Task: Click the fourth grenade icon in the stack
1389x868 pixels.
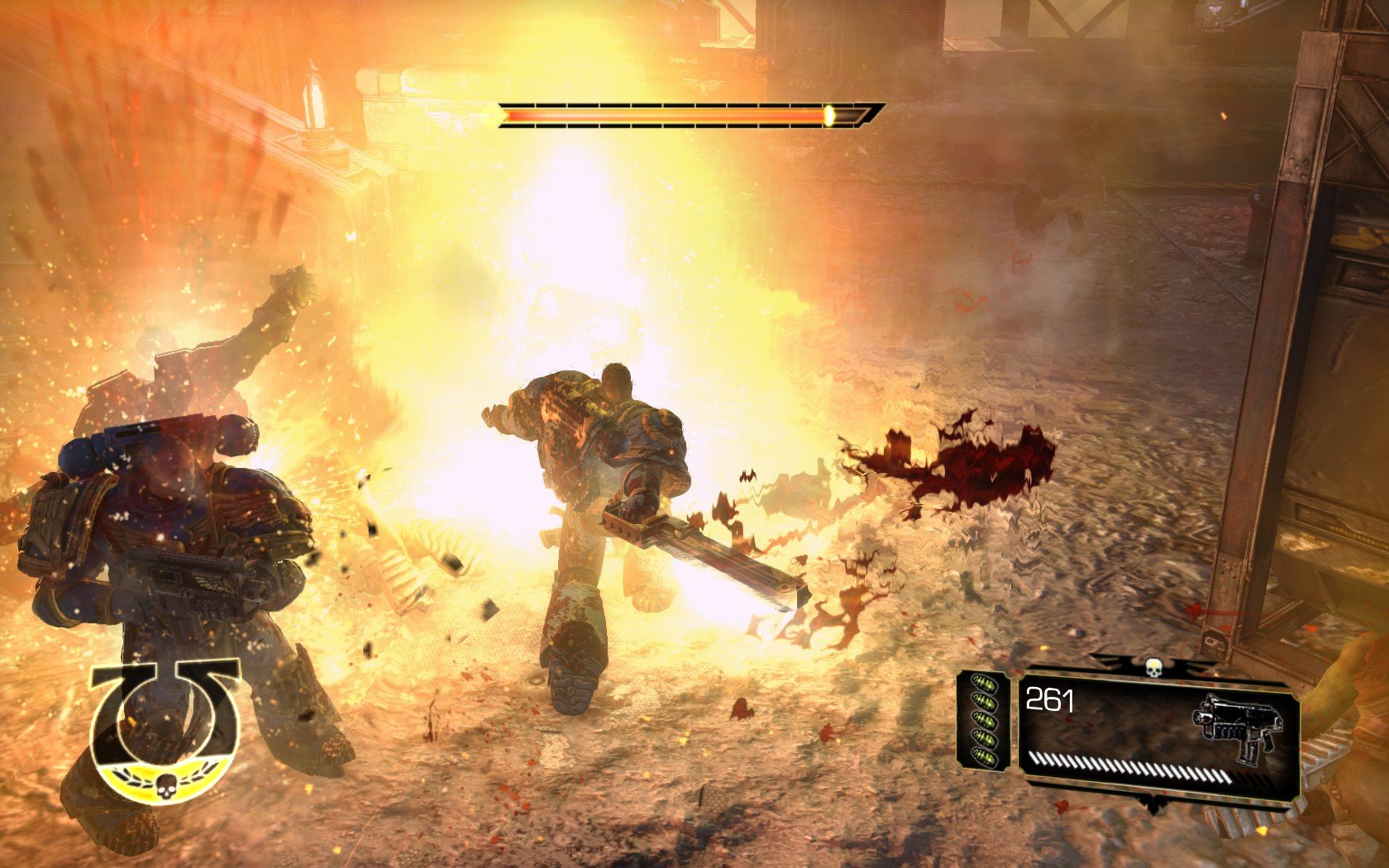Action: (984, 736)
